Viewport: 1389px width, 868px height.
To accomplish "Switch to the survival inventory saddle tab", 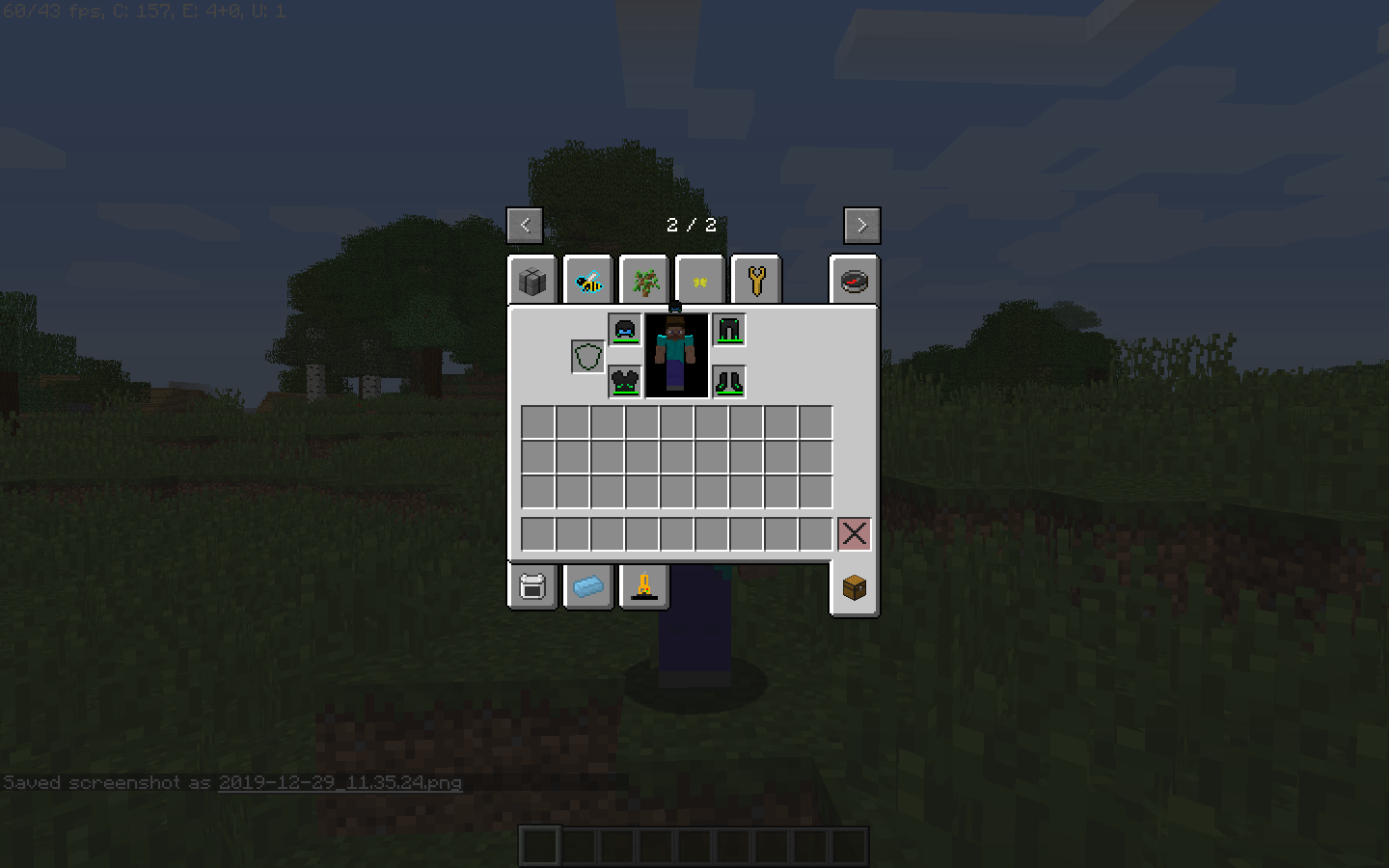I will pyautogui.click(x=531, y=586).
